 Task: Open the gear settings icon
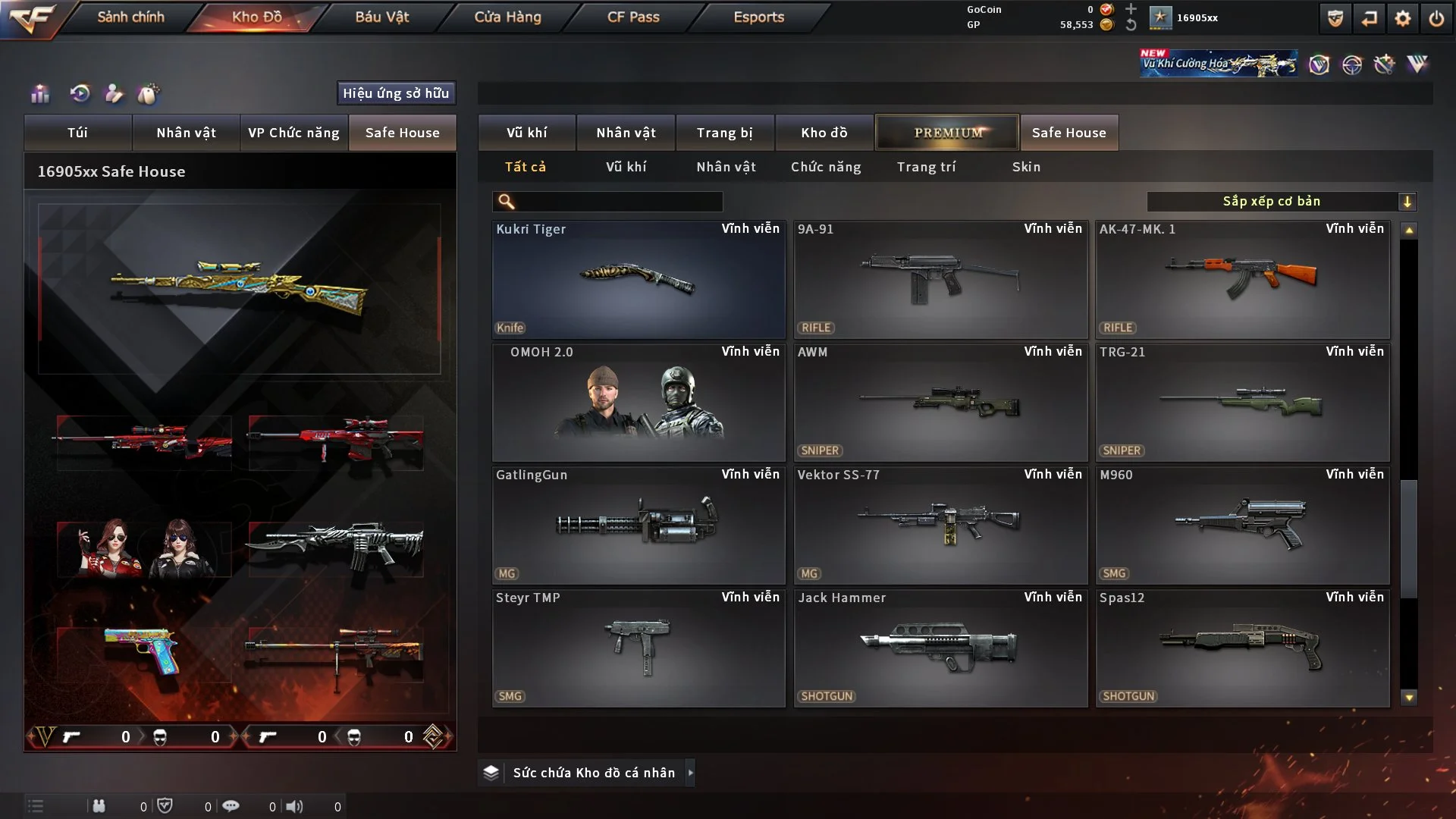(x=1403, y=18)
